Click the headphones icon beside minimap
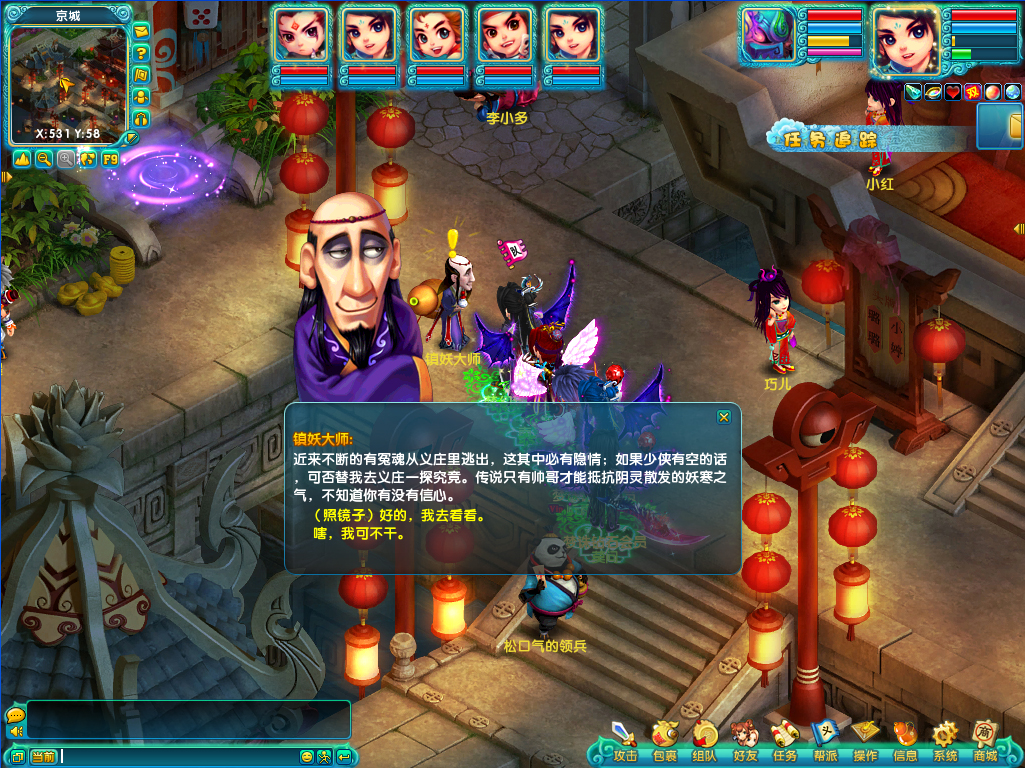Image resolution: width=1025 pixels, height=768 pixels. tap(141, 119)
